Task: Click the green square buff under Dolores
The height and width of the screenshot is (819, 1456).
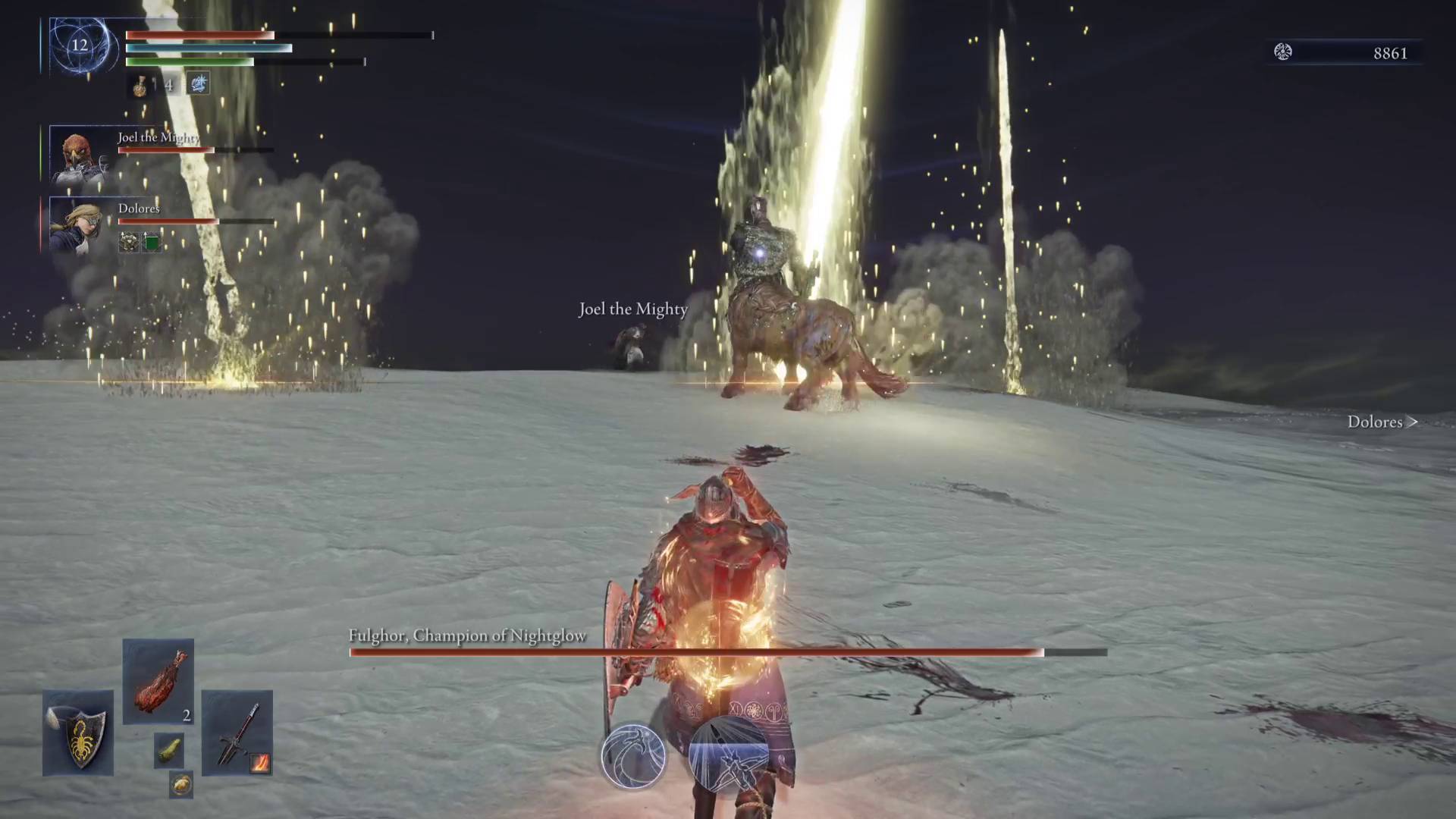Action: click(x=152, y=243)
